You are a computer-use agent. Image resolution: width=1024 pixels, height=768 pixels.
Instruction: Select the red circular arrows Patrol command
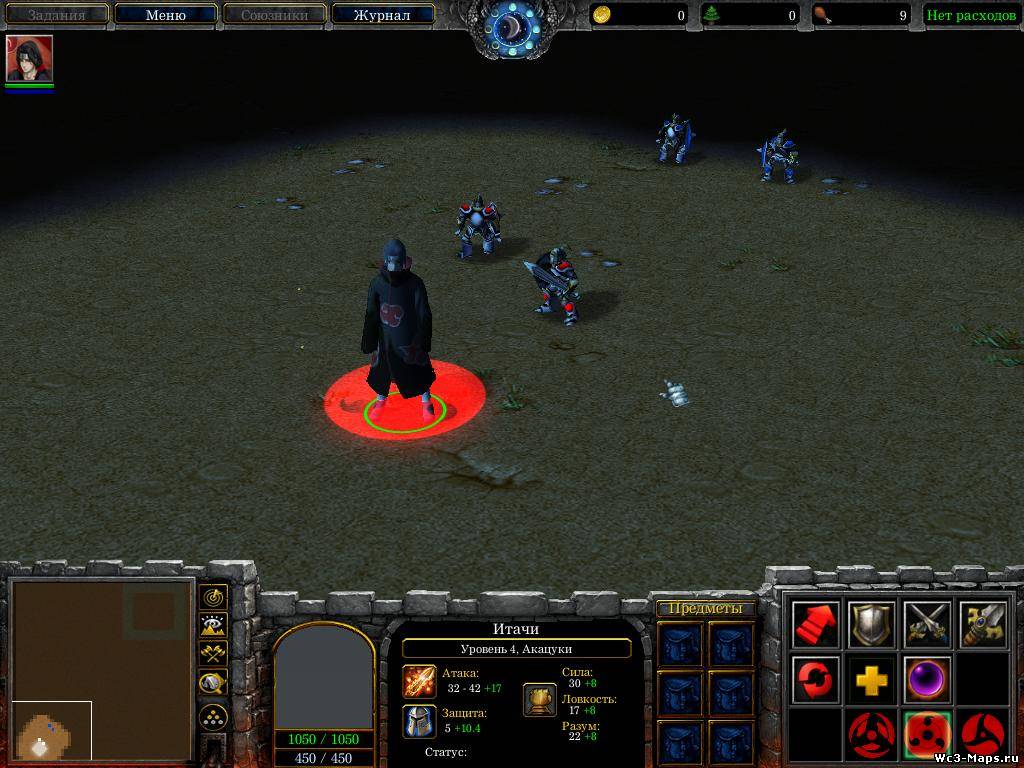click(816, 680)
